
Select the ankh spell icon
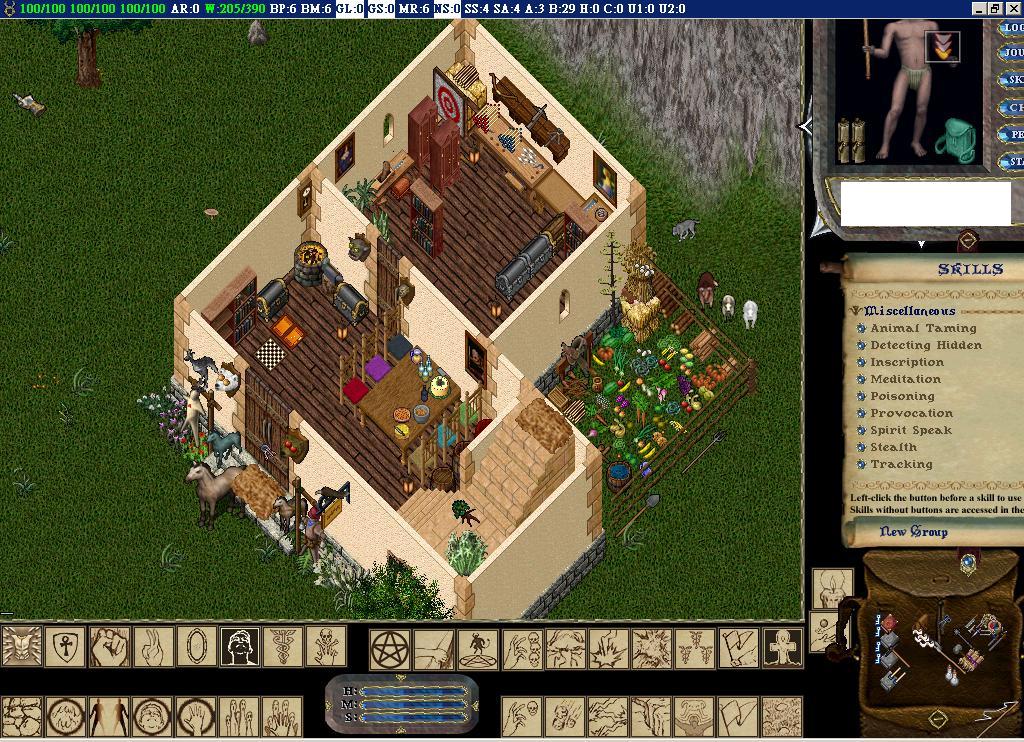pos(66,646)
